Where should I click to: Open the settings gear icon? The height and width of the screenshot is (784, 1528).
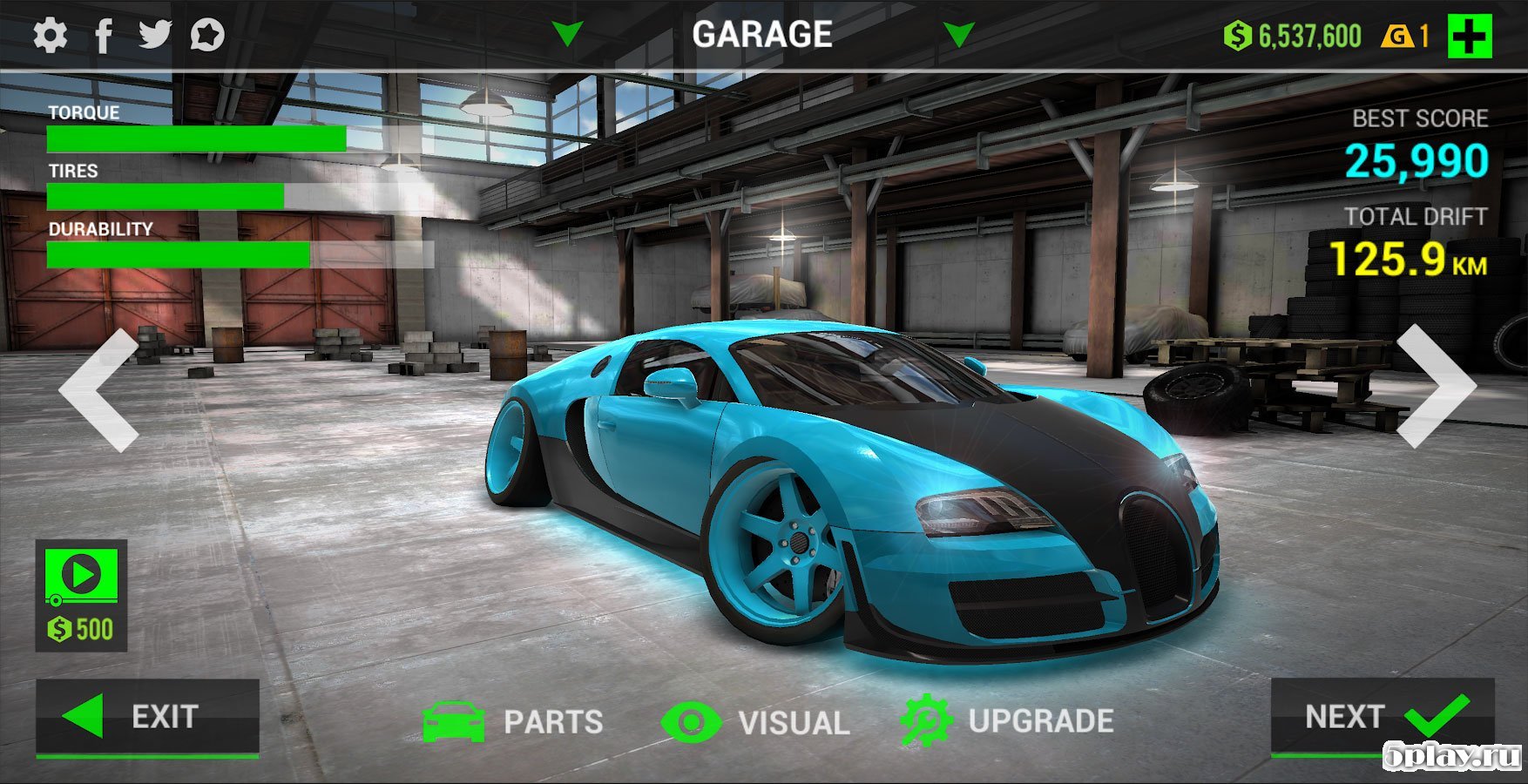click(50, 36)
